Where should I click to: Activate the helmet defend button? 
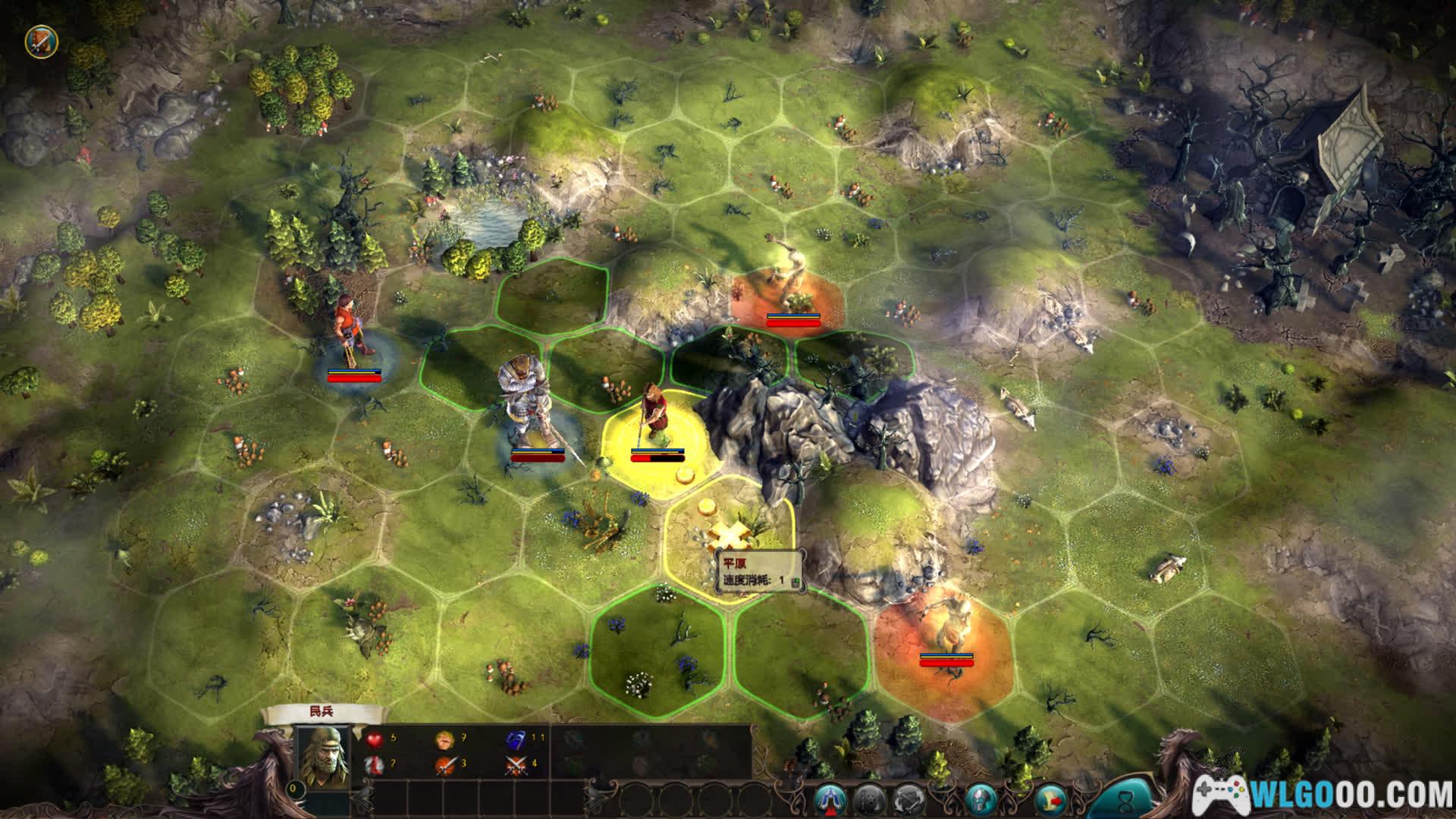(981, 800)
